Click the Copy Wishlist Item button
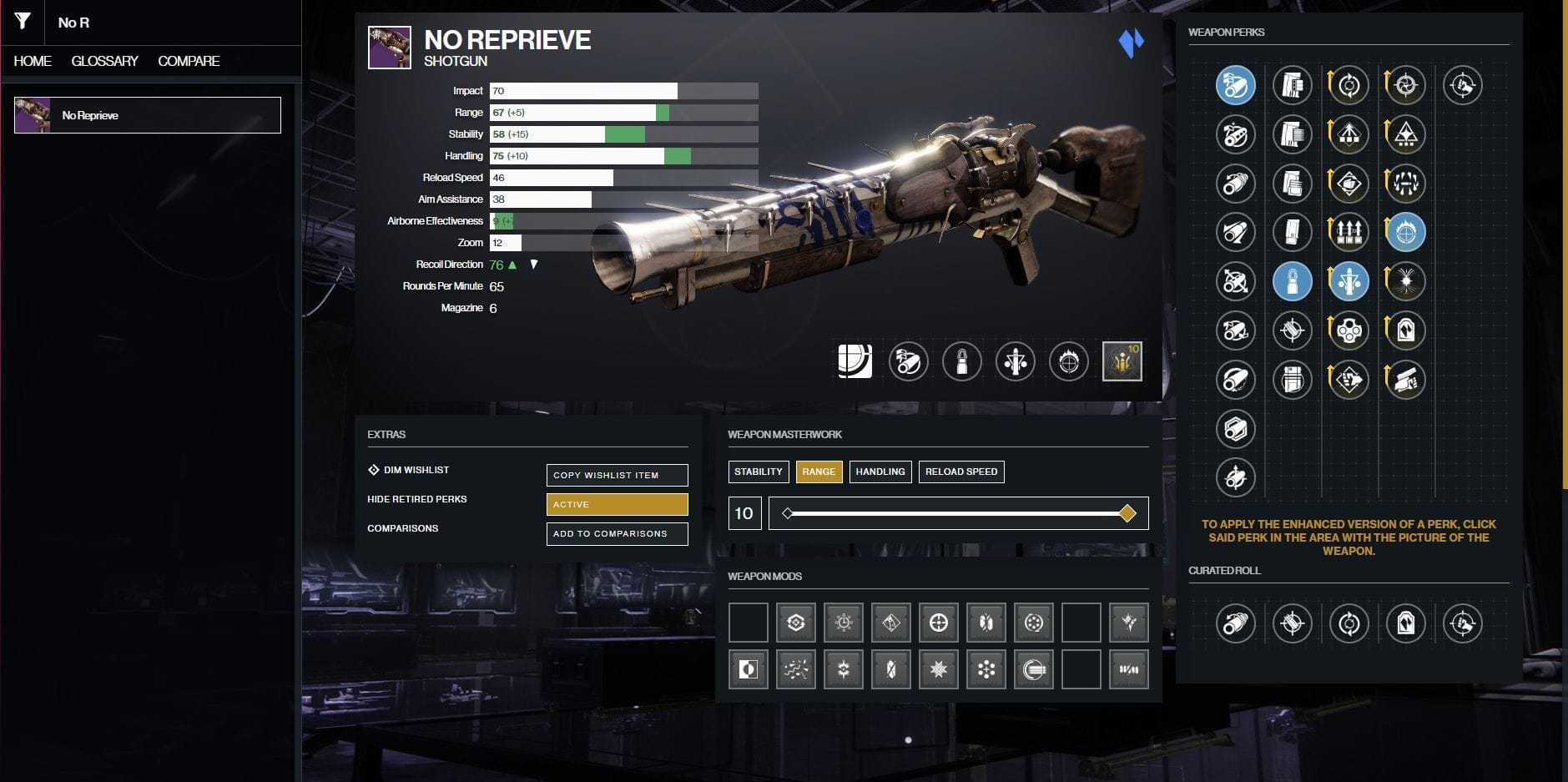 click(x=617, y=475)
